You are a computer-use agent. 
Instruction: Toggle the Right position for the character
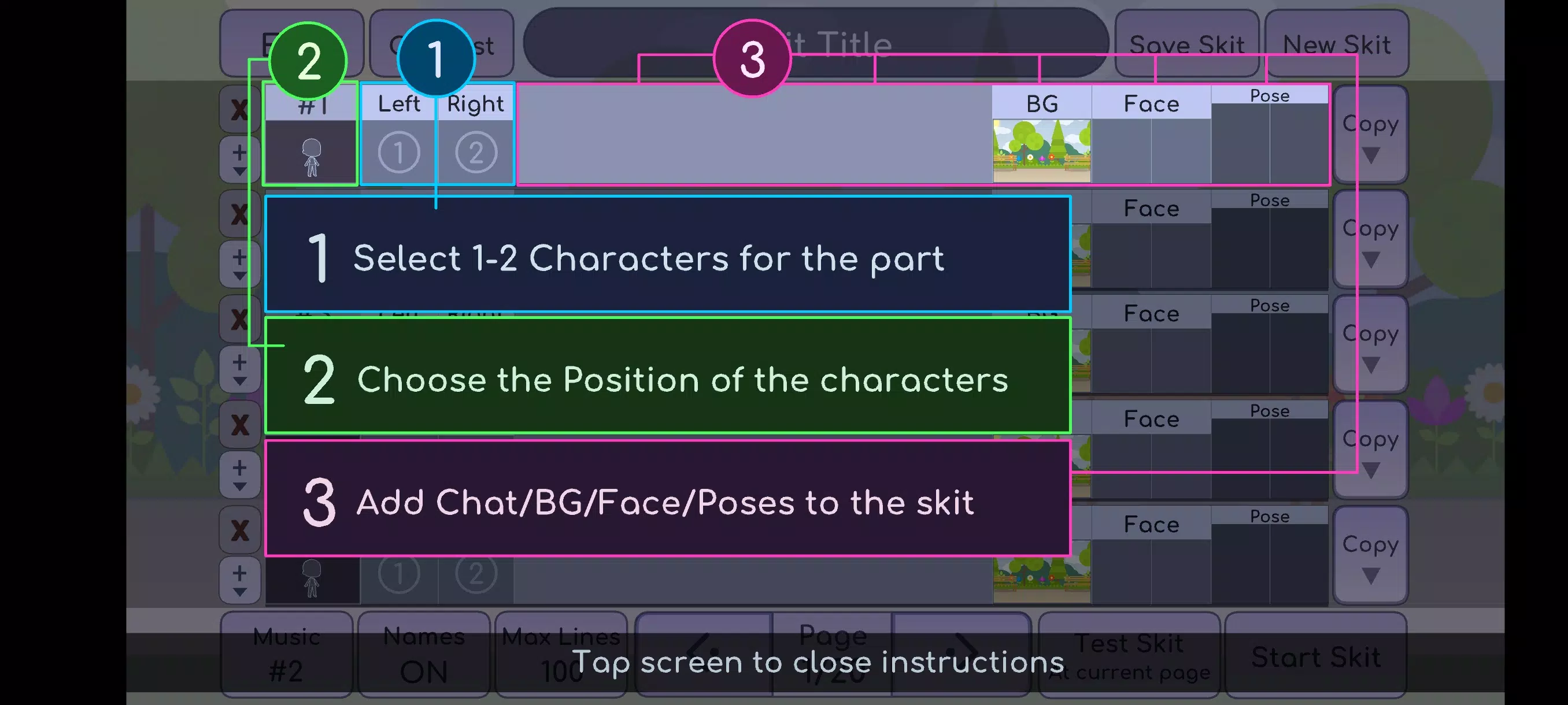[475, 103]
